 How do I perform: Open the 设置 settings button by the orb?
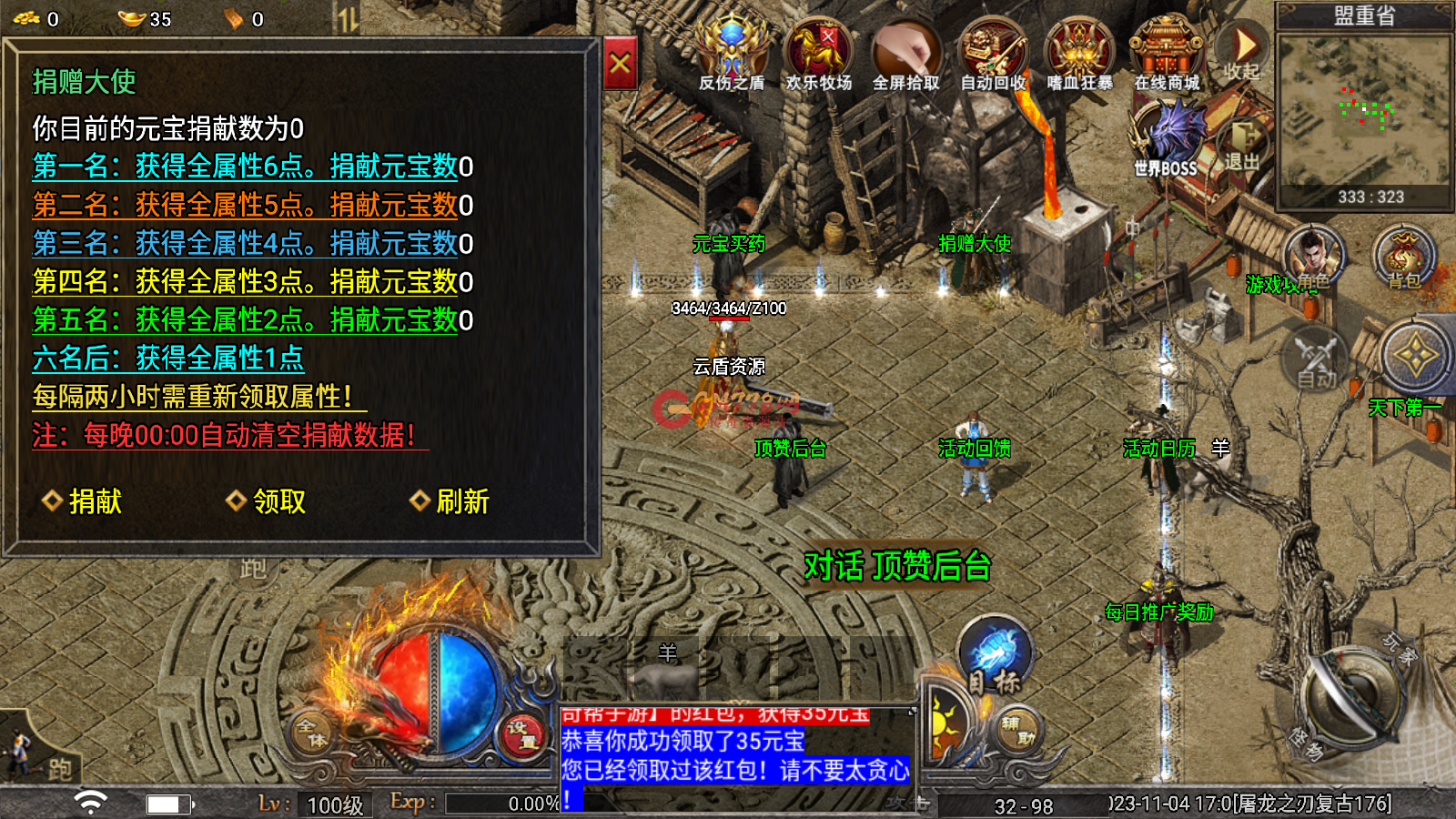point(522,733)
